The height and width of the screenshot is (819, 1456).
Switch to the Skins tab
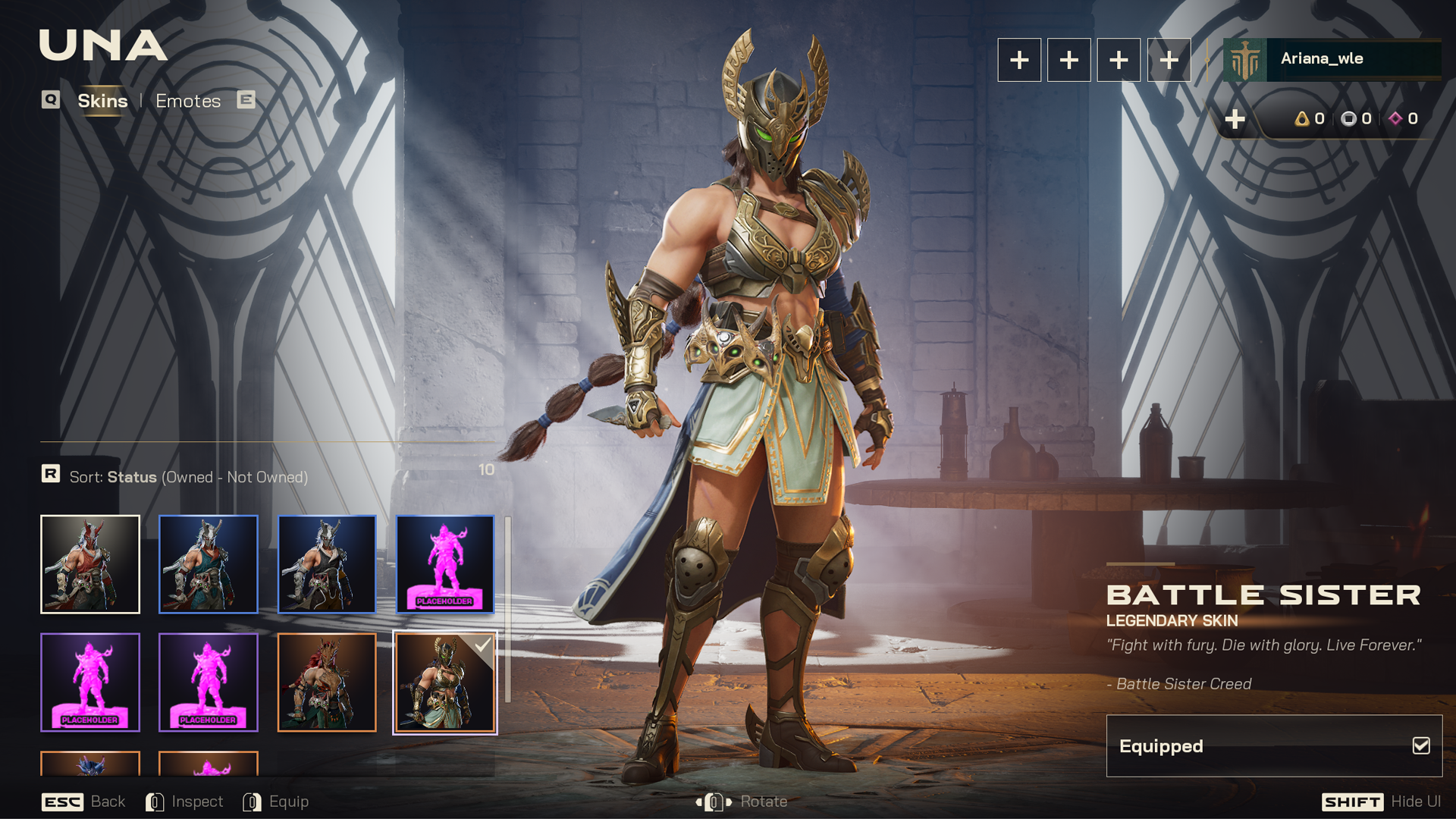(x=102, y=101)
